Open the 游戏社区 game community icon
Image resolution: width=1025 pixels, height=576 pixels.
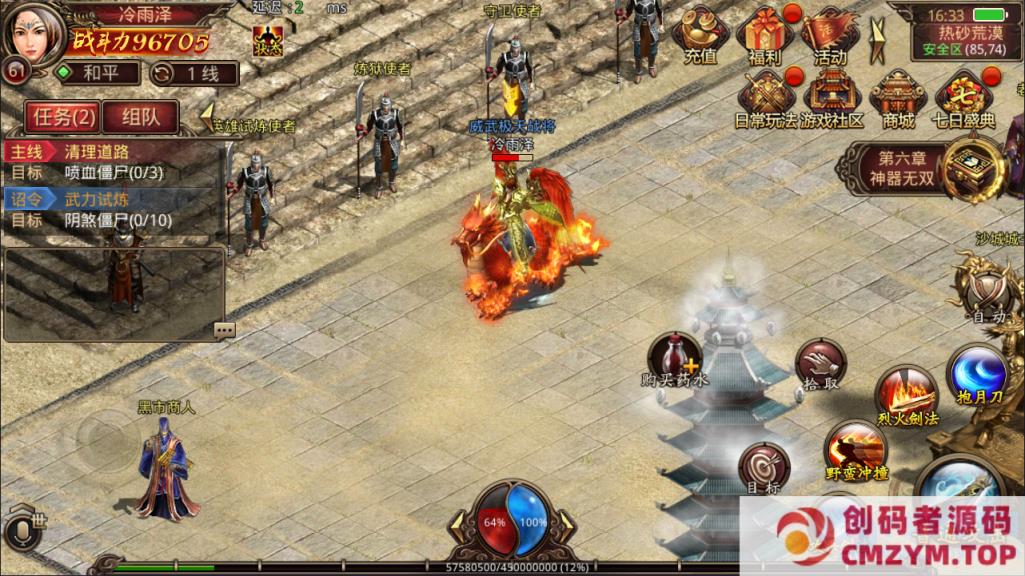[832, 99]
